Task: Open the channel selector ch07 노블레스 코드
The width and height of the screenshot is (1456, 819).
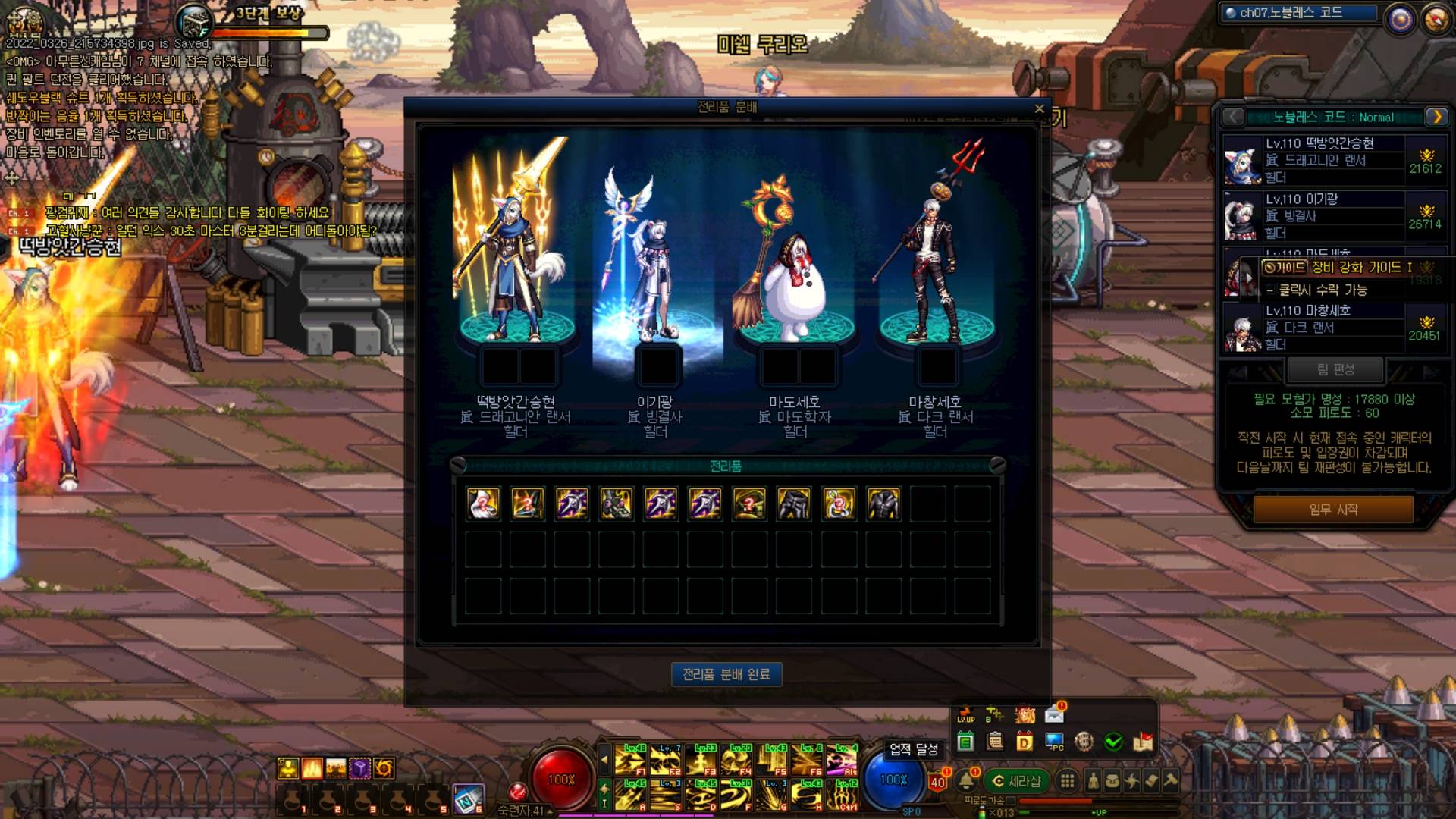Action: tap(1298, 13)
